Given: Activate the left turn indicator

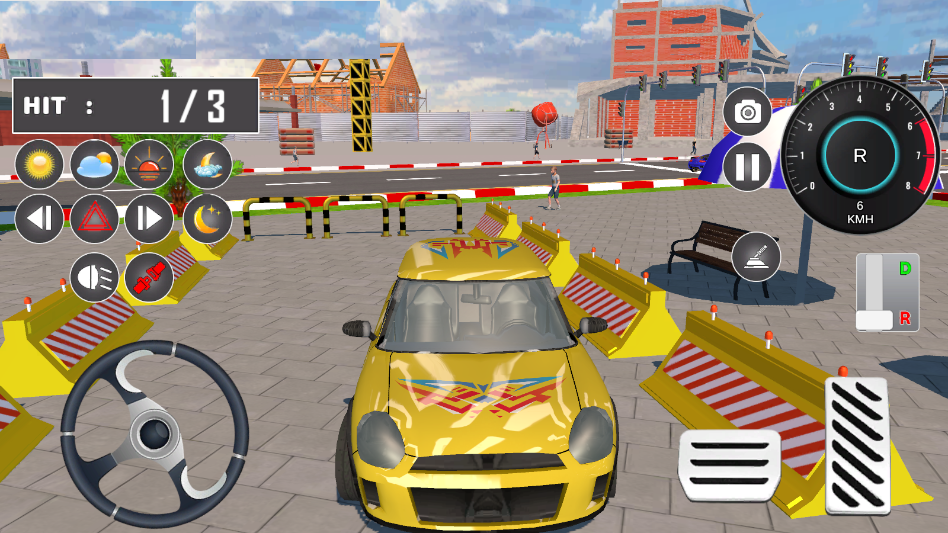Looking at the screenshot, I should (40, 219).
